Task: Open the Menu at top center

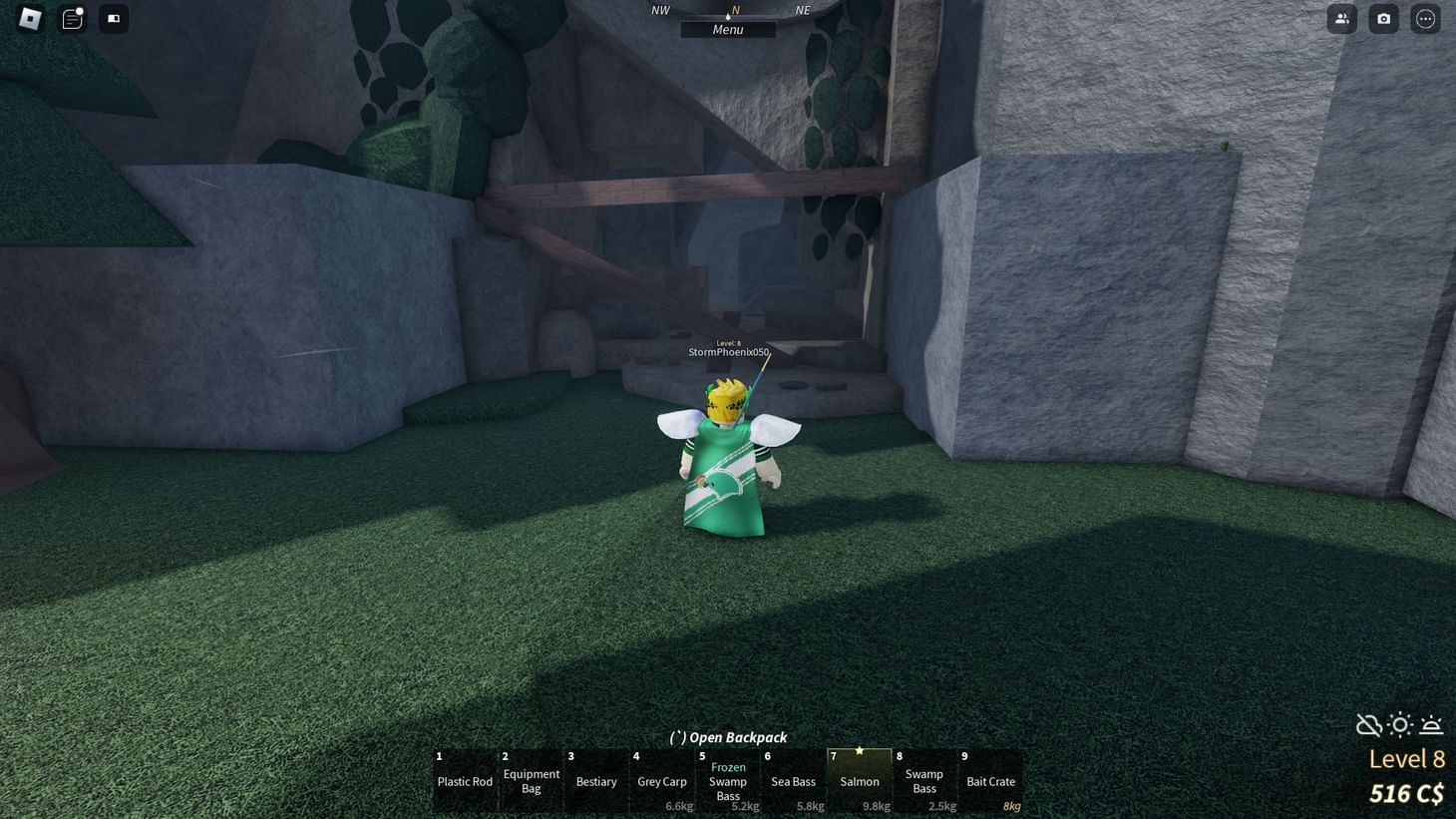Action: pos(727,29)
